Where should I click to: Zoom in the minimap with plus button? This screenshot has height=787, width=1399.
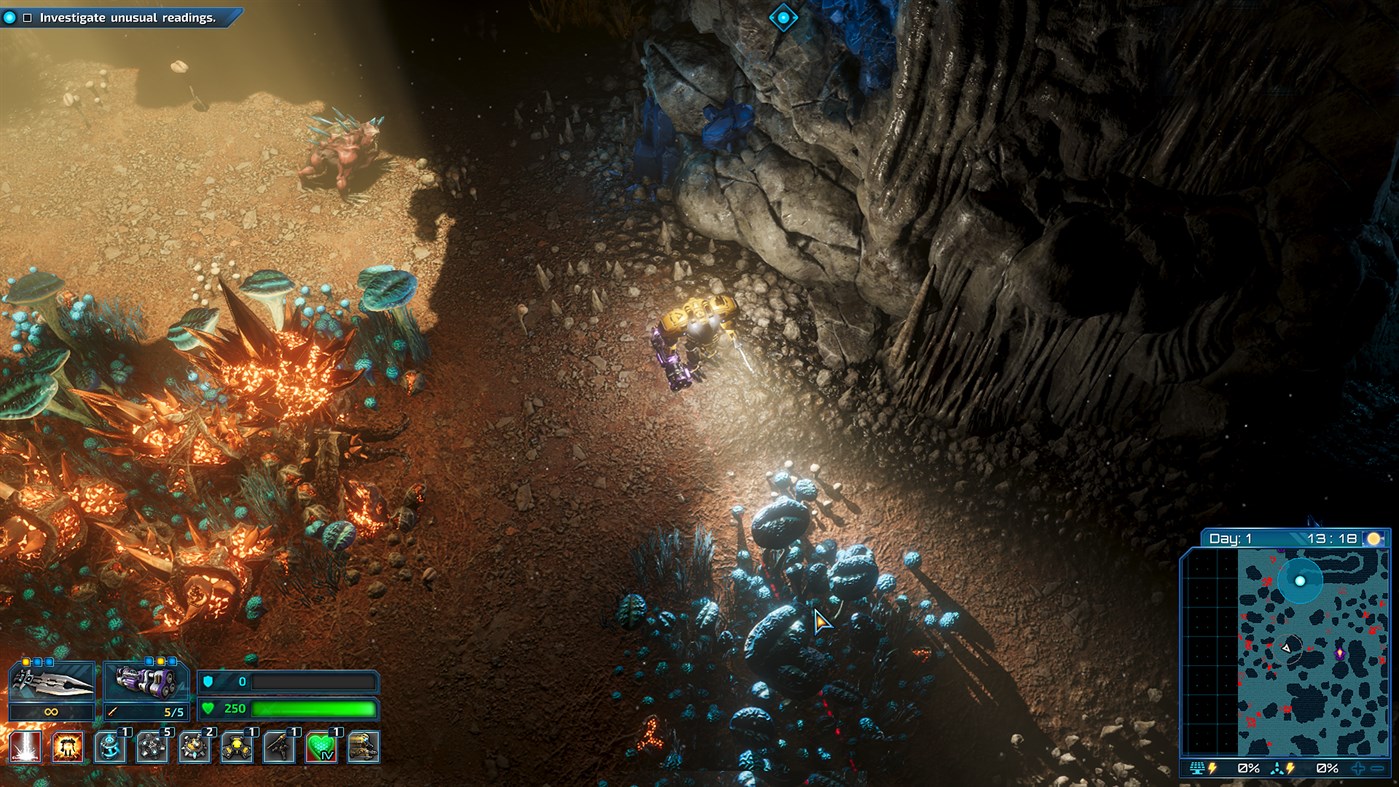click(x=1358, y=768)
